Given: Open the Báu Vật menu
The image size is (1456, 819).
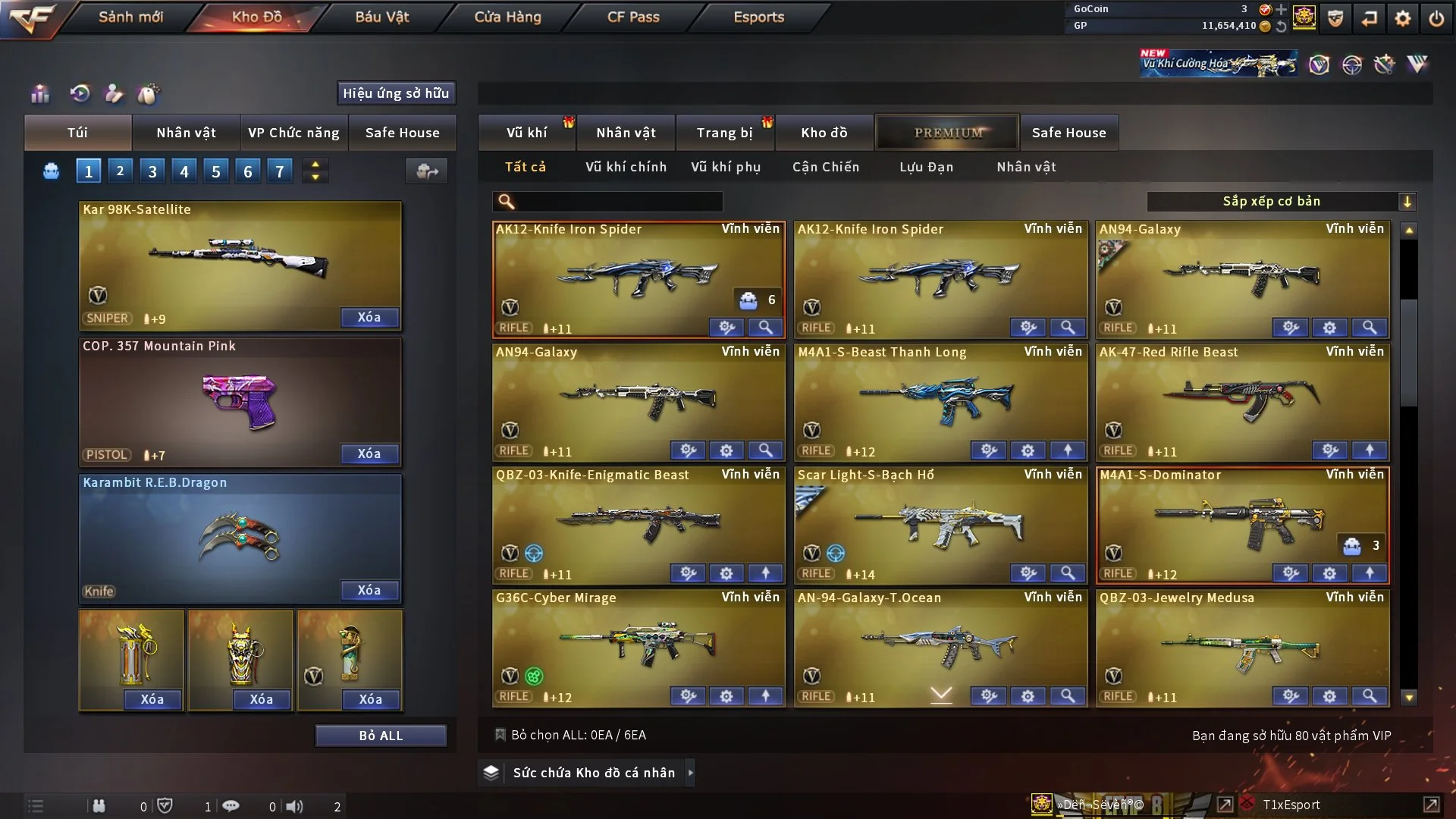Looking at the screenshot, I should [381, 17].
